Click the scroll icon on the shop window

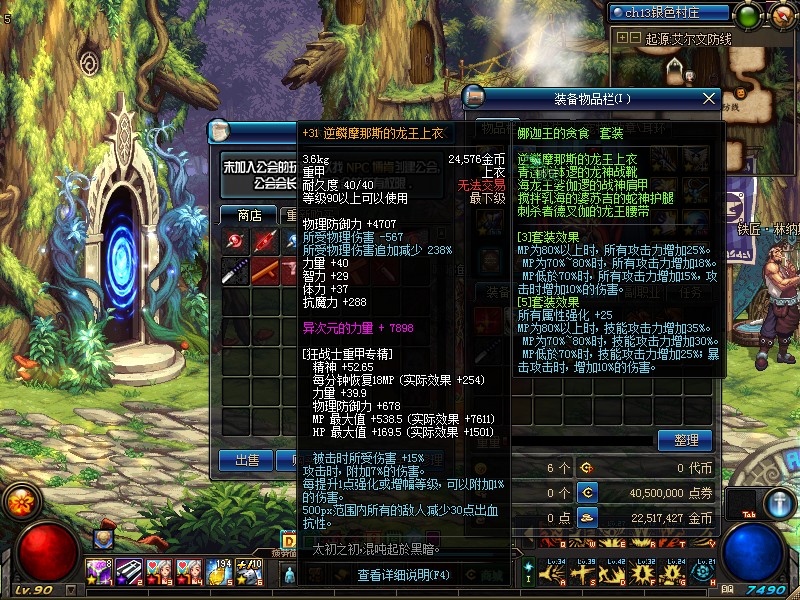tap(221, 131)
